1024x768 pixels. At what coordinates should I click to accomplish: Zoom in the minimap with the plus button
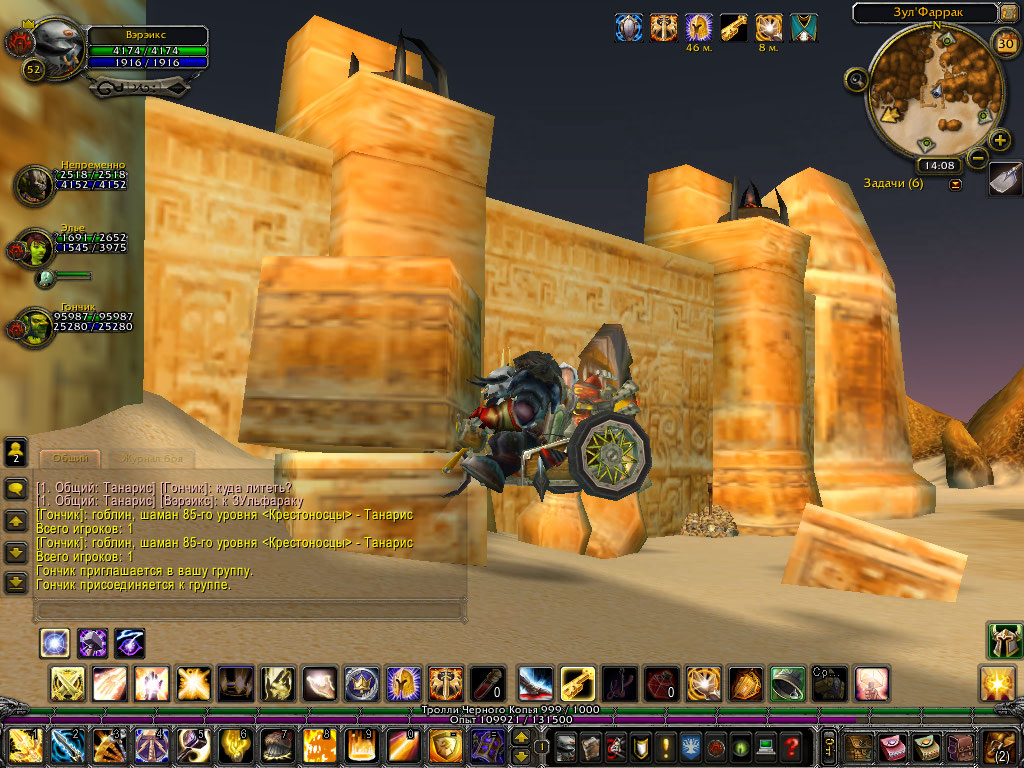pyautogui.click(x=999, y=140)
